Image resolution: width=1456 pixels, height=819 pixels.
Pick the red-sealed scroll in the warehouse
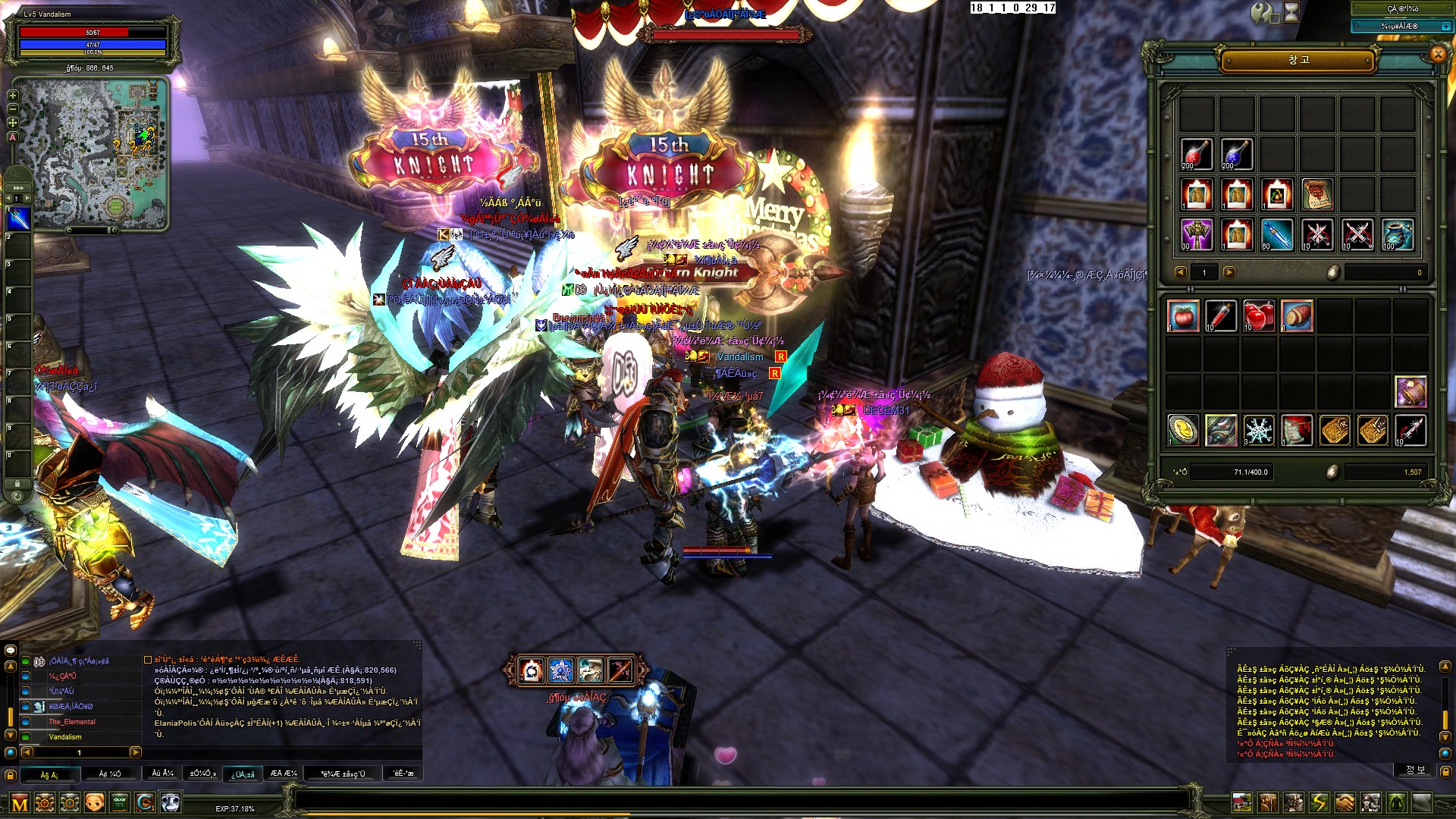pos(1317,194)
